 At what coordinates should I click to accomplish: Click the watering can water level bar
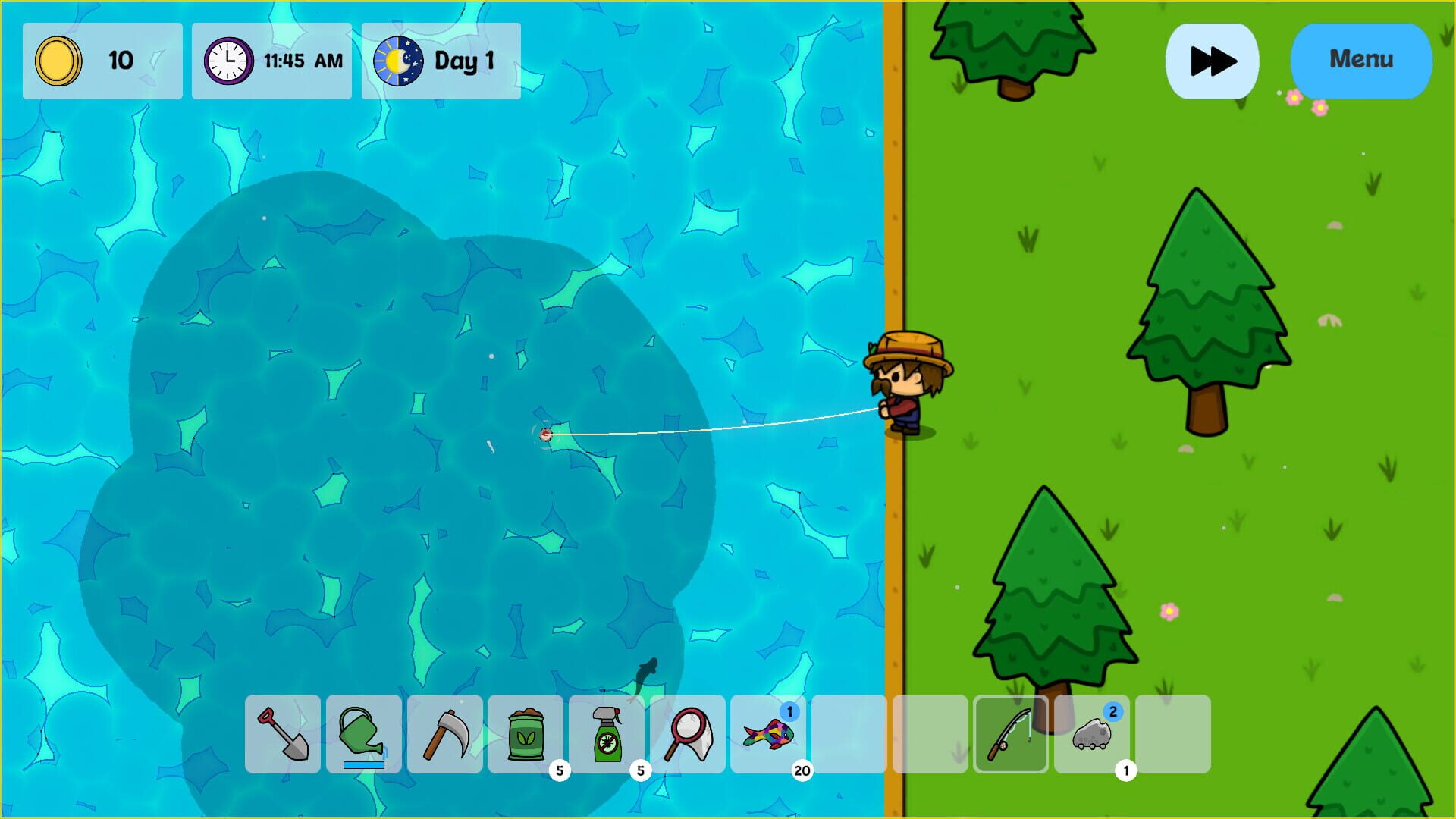tap(363, 766)
